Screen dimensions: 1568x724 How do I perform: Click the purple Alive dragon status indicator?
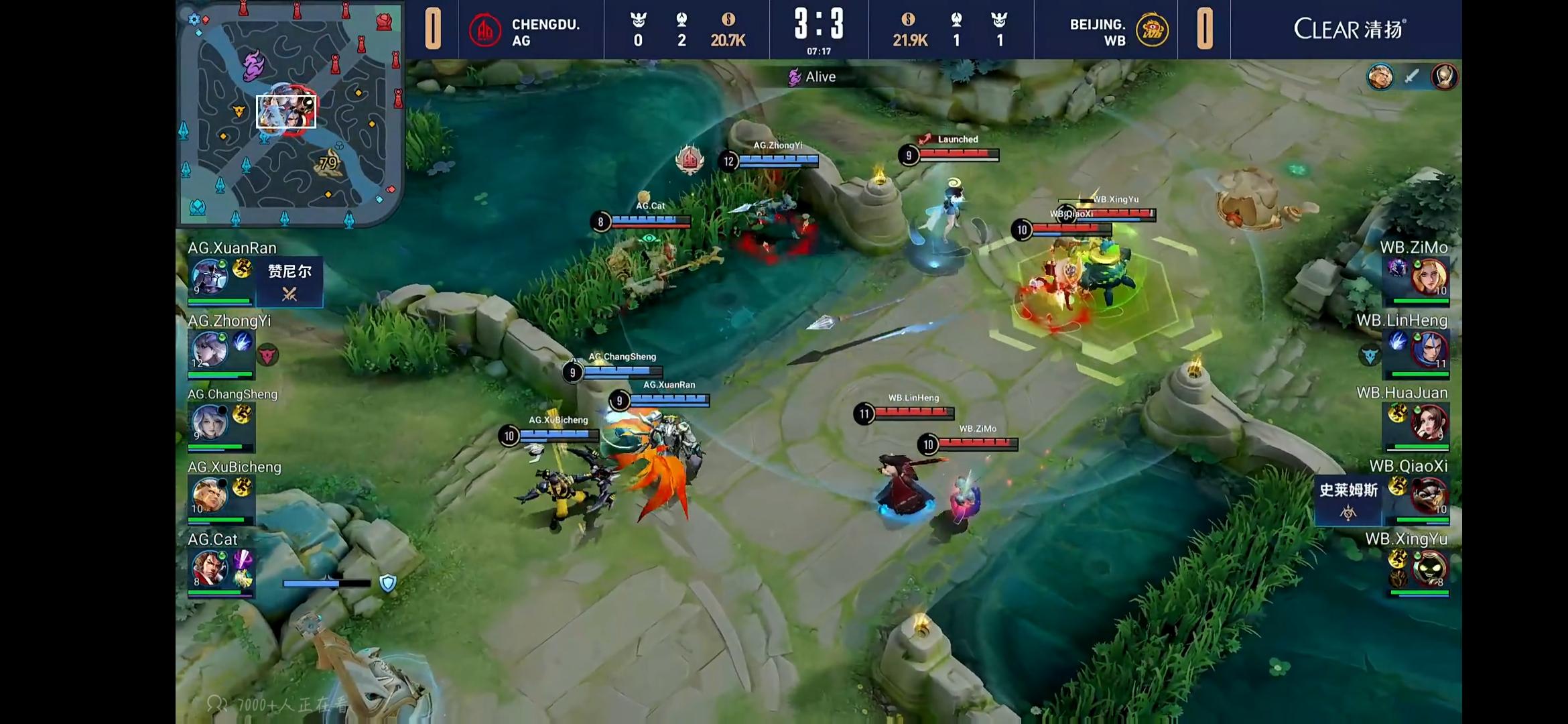(x=812, y=77)
